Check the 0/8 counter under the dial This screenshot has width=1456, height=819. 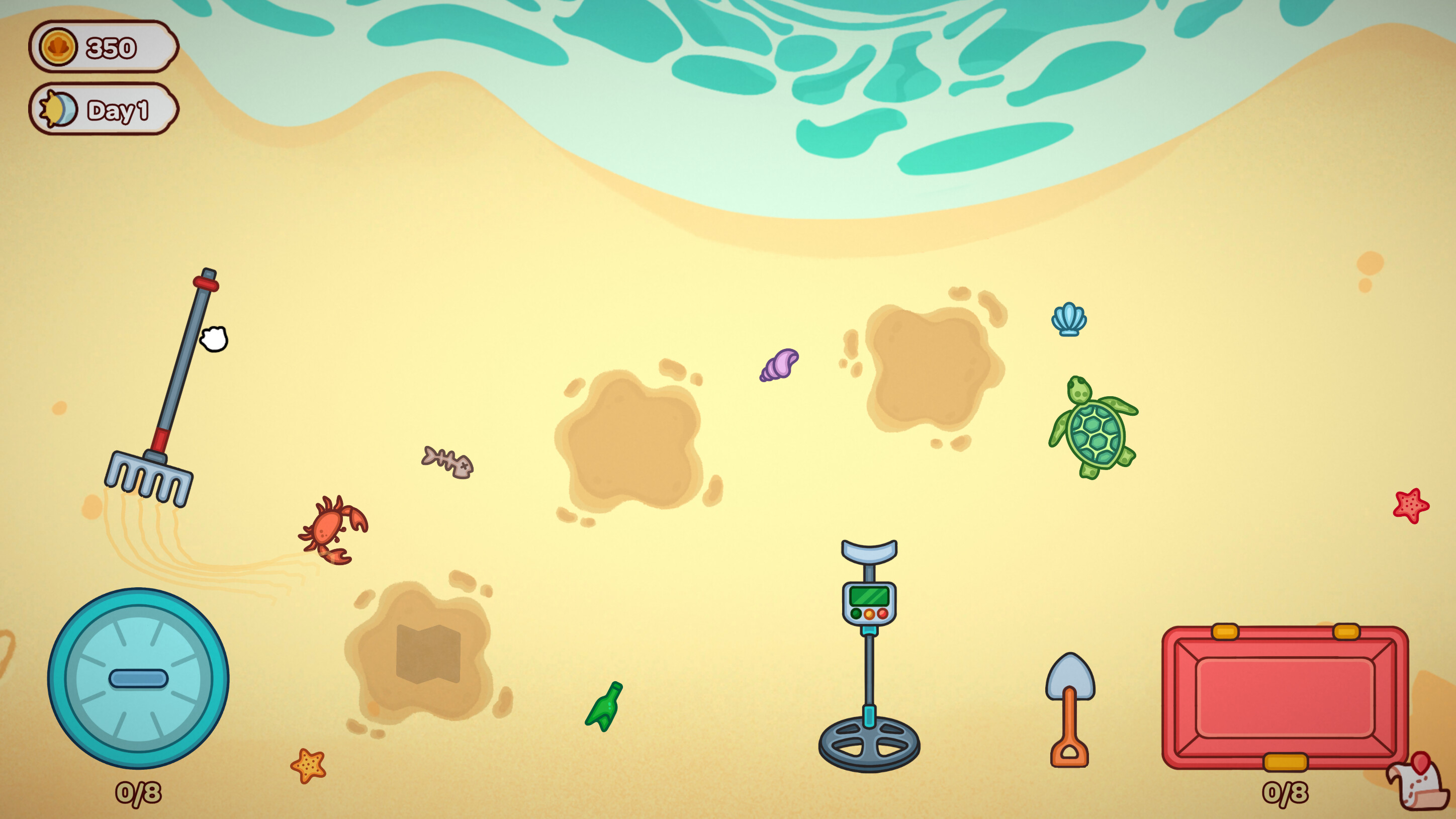[139, 794]
